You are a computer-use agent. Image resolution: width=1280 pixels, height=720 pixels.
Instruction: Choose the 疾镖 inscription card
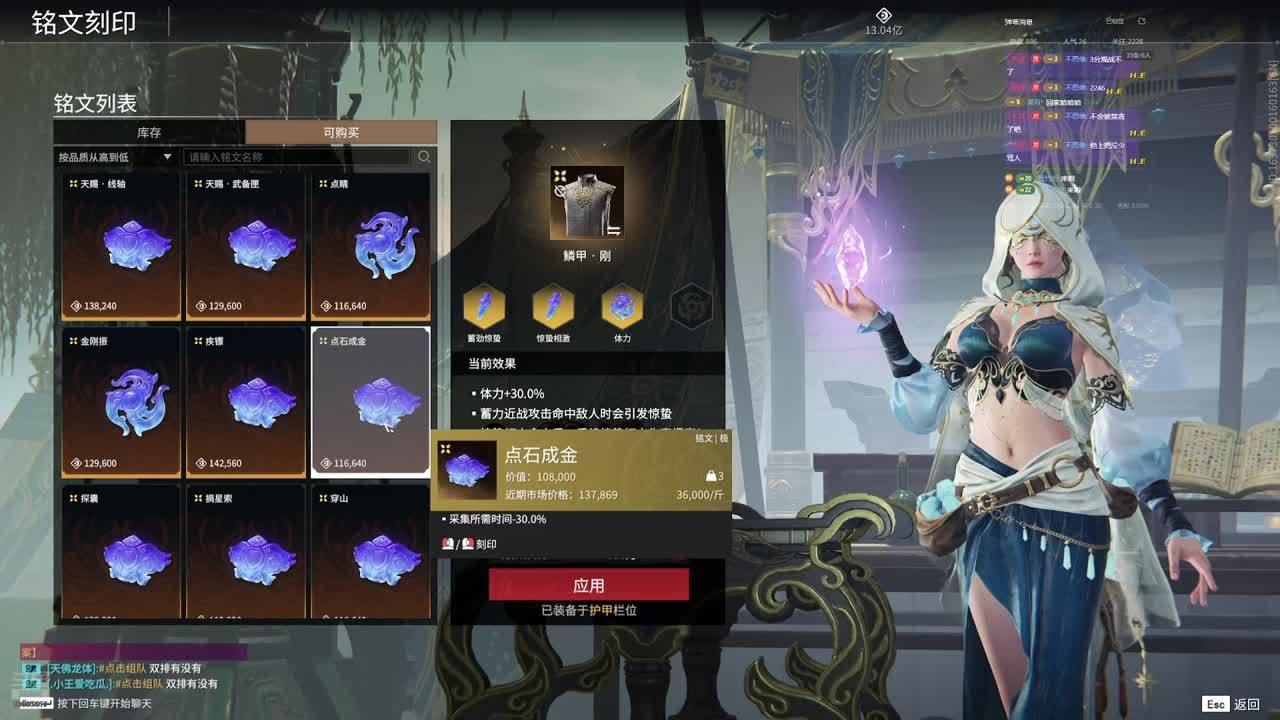click(246, 402)
